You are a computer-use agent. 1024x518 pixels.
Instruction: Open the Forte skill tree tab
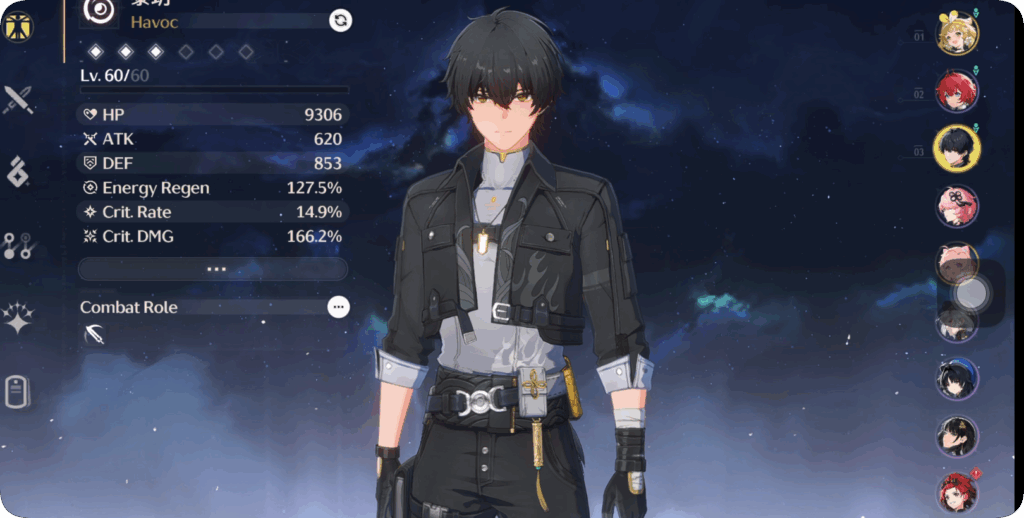pyautogui.click(x=18, y=246)
